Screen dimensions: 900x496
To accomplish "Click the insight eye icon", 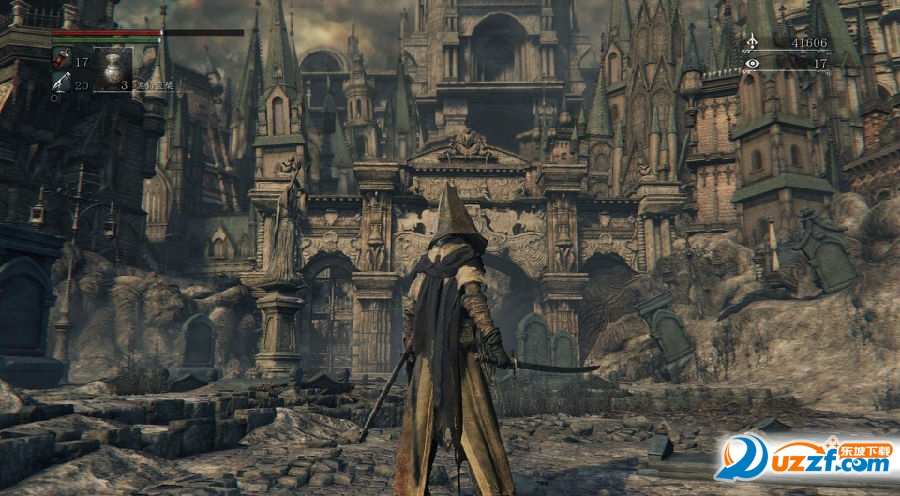I will click(752, 63).
